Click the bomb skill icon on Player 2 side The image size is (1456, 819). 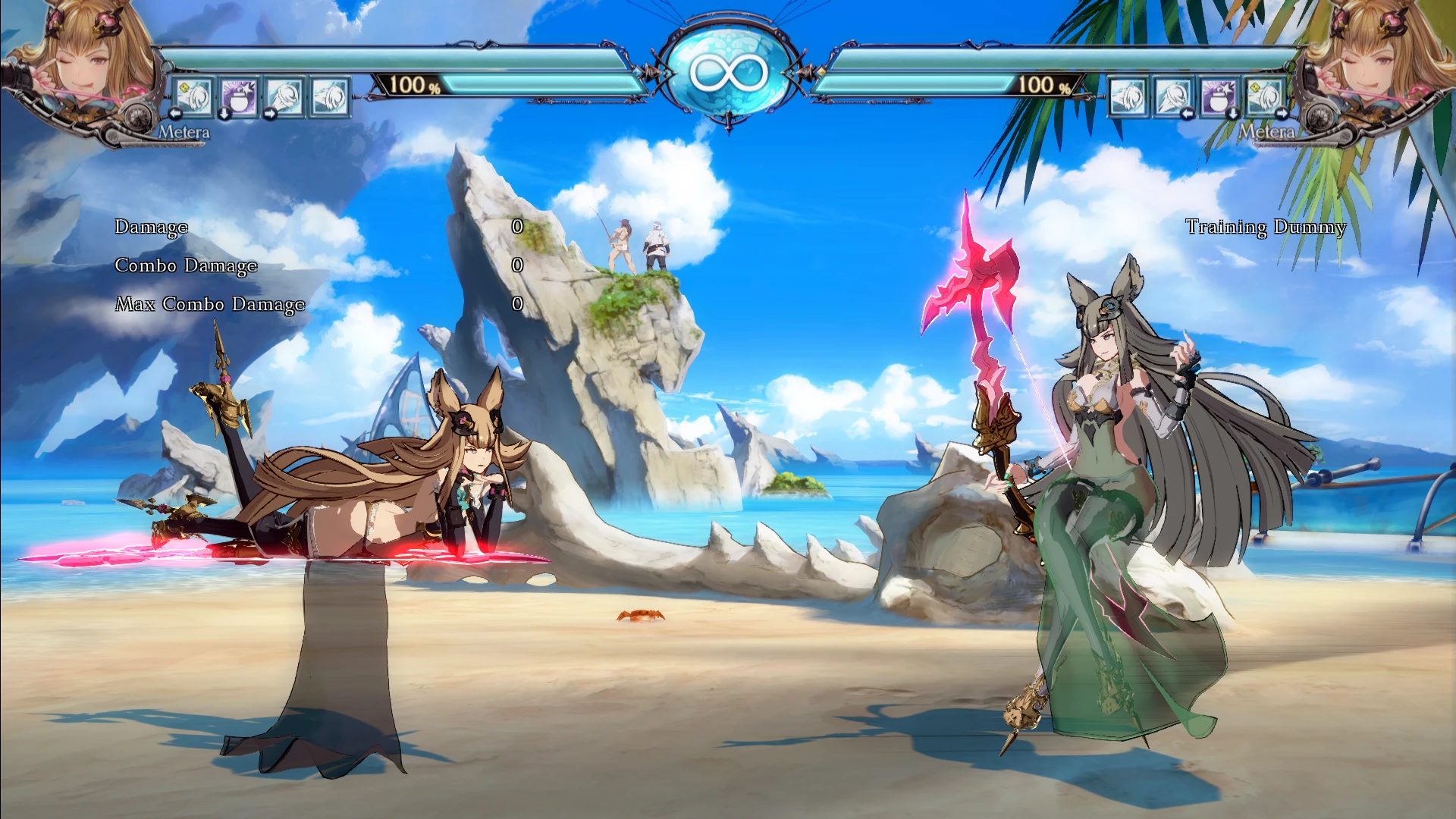pos(1217,97)
